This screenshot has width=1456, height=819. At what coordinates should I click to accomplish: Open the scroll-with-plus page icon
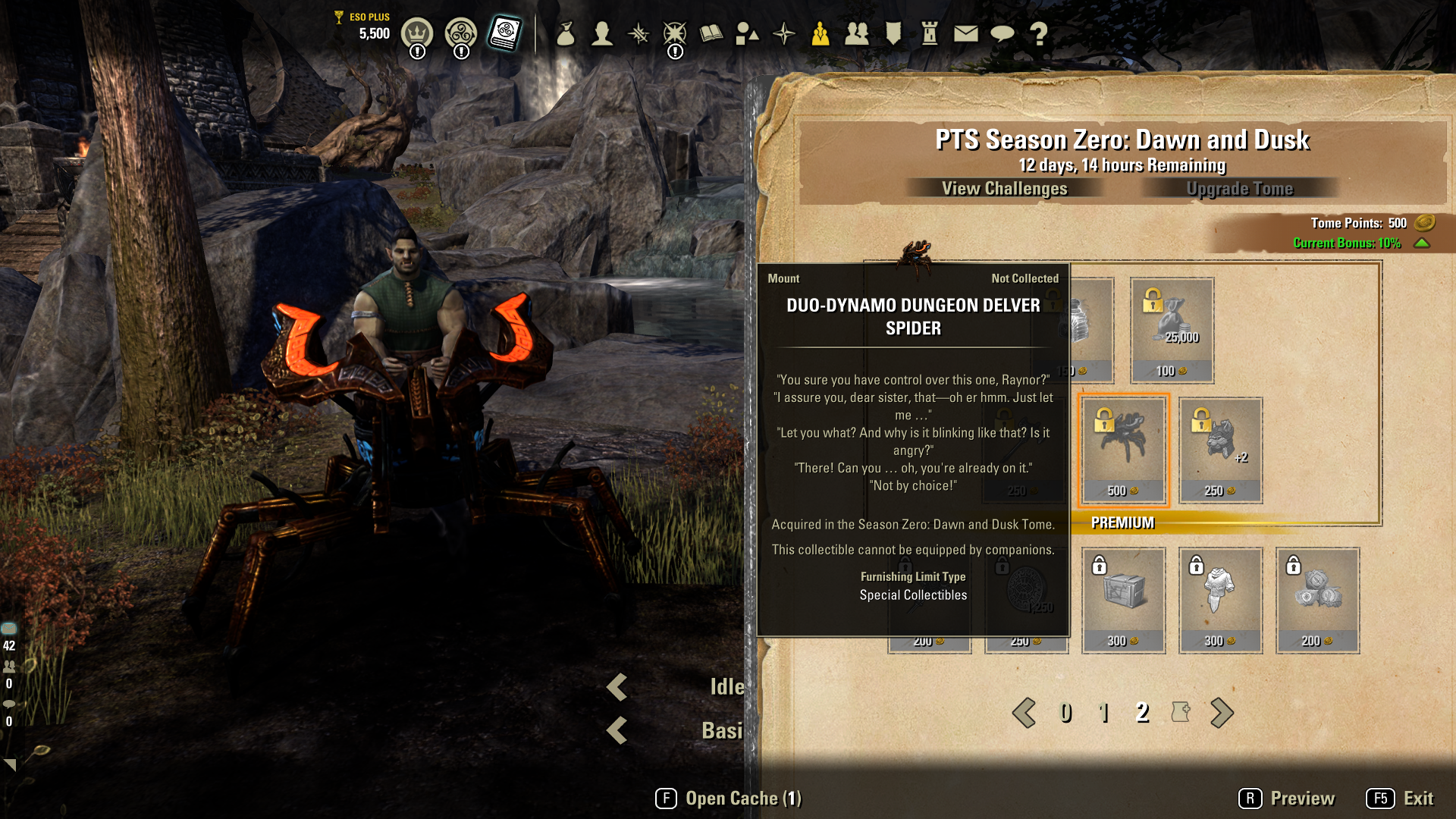point(1181,713)
